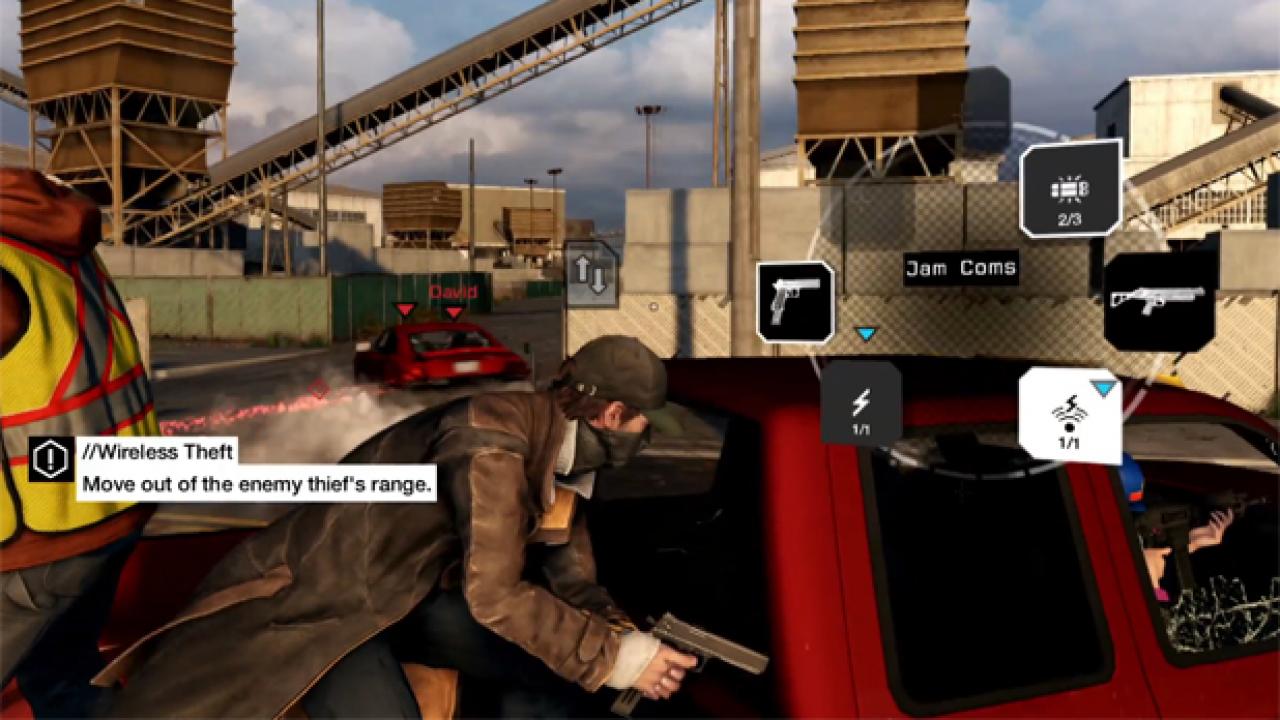
Task: Click the up-down arrows hack prompt
Action: click(591, 273)
